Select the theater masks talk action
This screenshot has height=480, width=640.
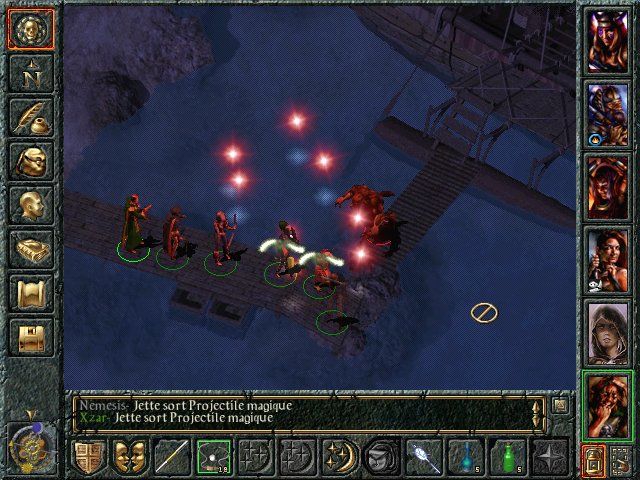(128, 457)
